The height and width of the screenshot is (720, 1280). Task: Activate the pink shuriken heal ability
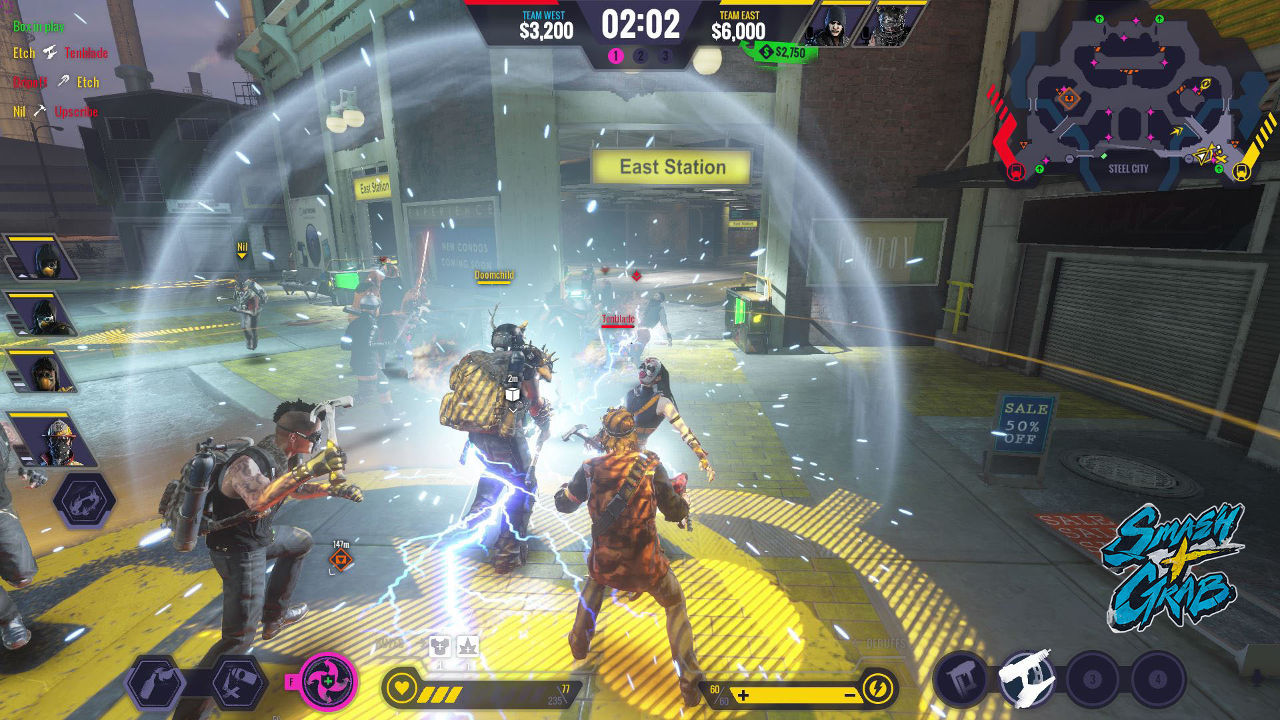(x=328, y=682)
